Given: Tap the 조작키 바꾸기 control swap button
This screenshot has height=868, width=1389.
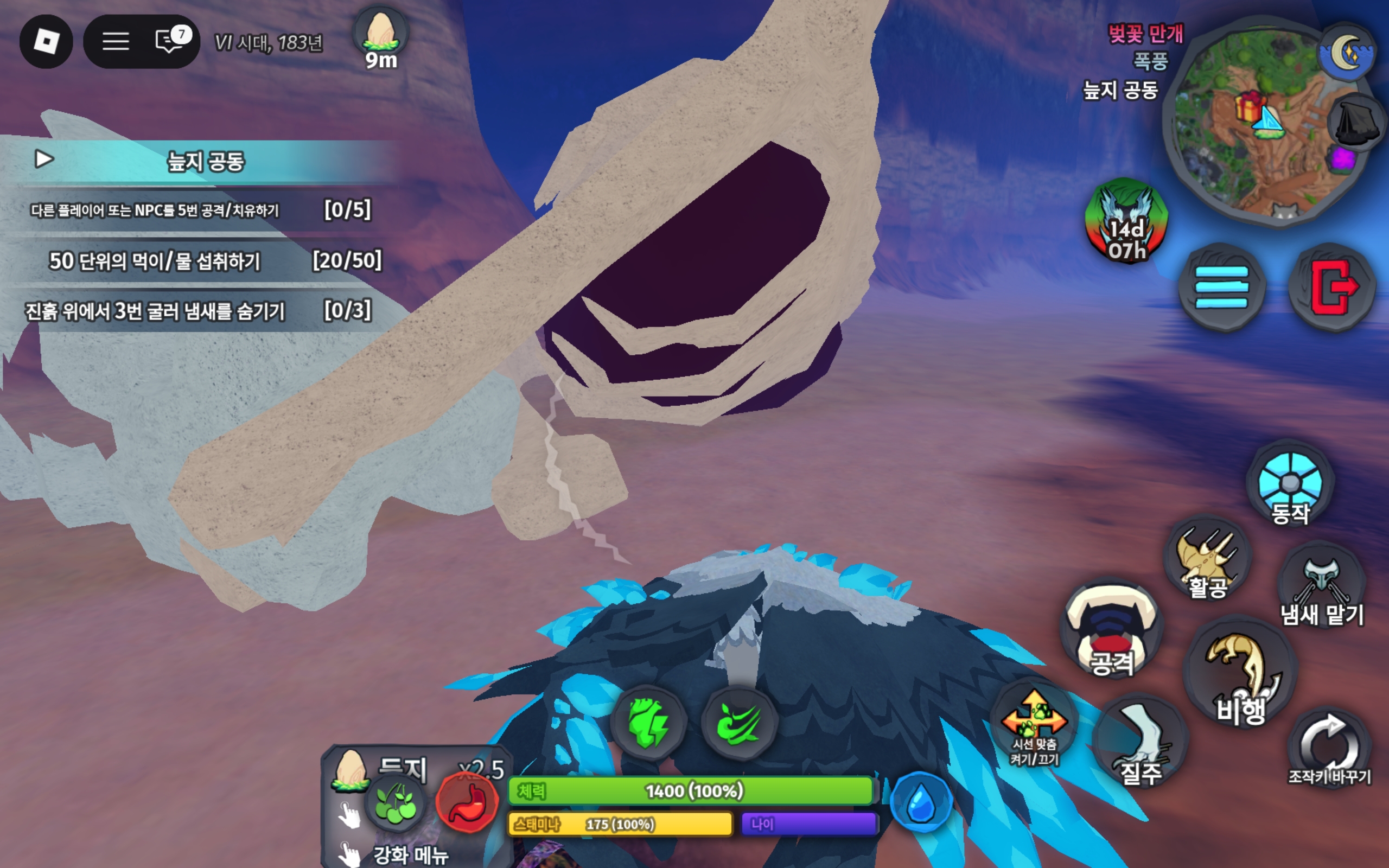Looking at the screenshot, I should (x=1330, y=746).
